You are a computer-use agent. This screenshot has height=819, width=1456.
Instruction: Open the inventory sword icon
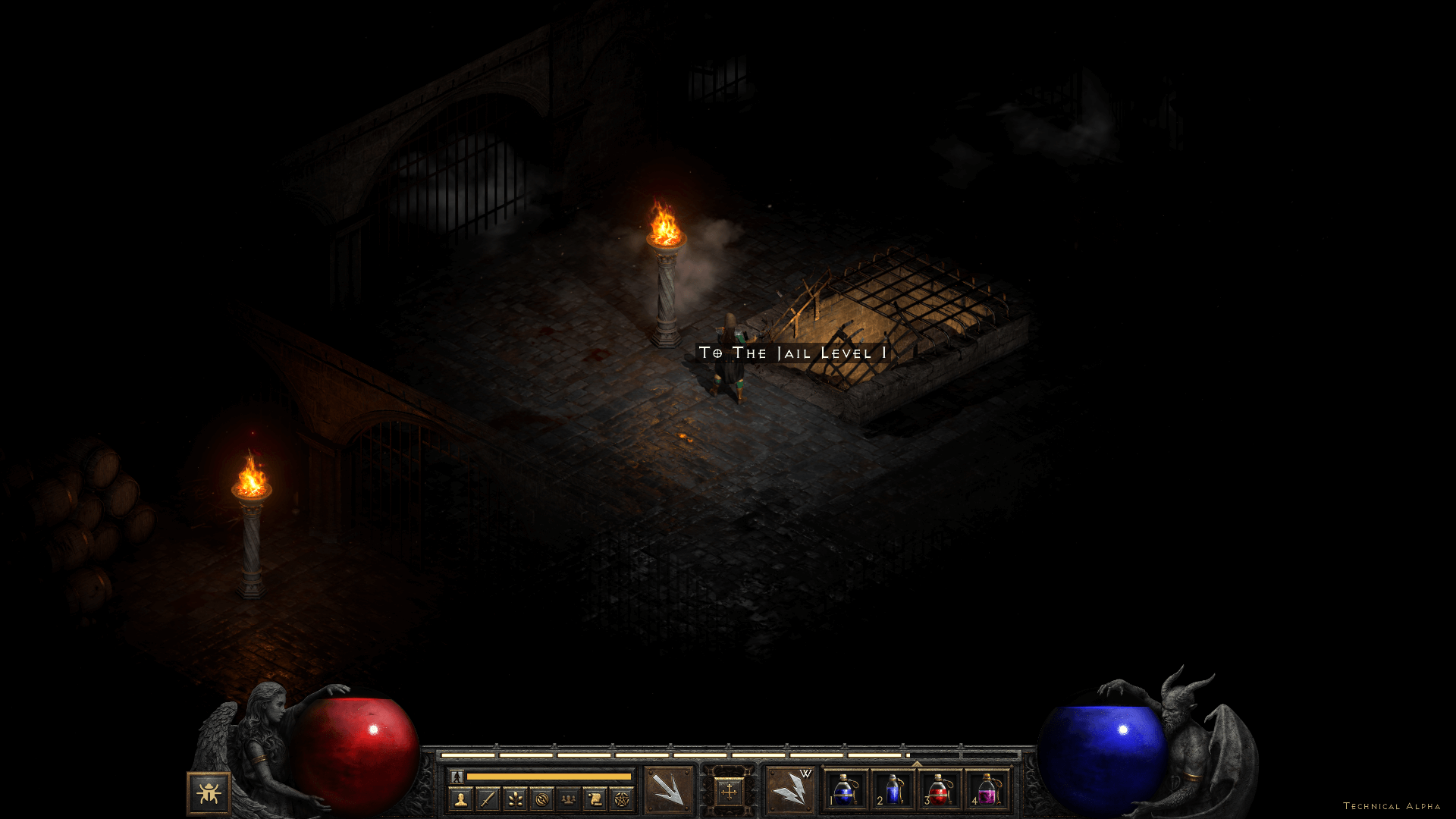coord(488,799)
